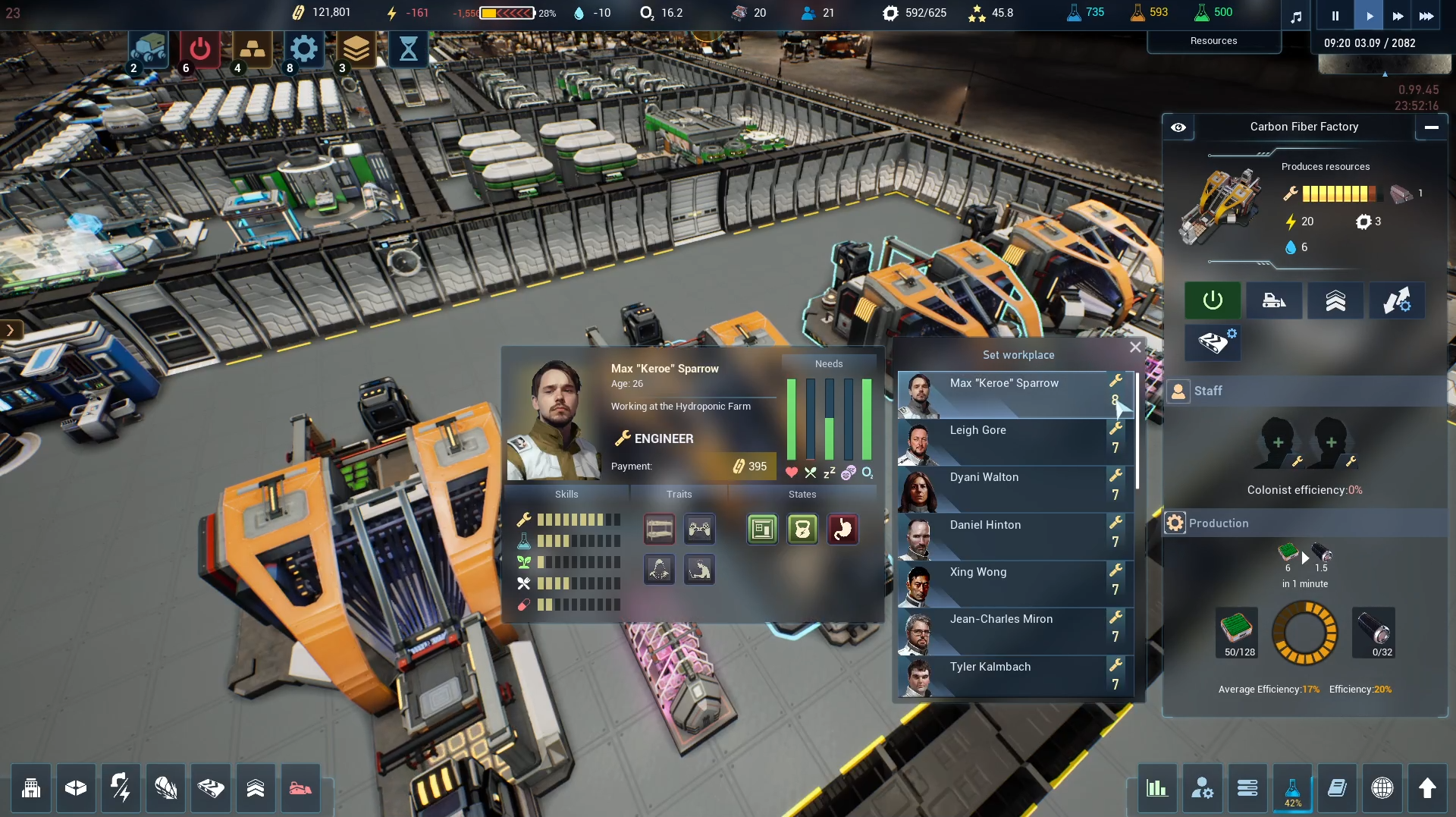Open the globe map menu
Viewport: 1456px width, 817px height.
click(1382, 789)
